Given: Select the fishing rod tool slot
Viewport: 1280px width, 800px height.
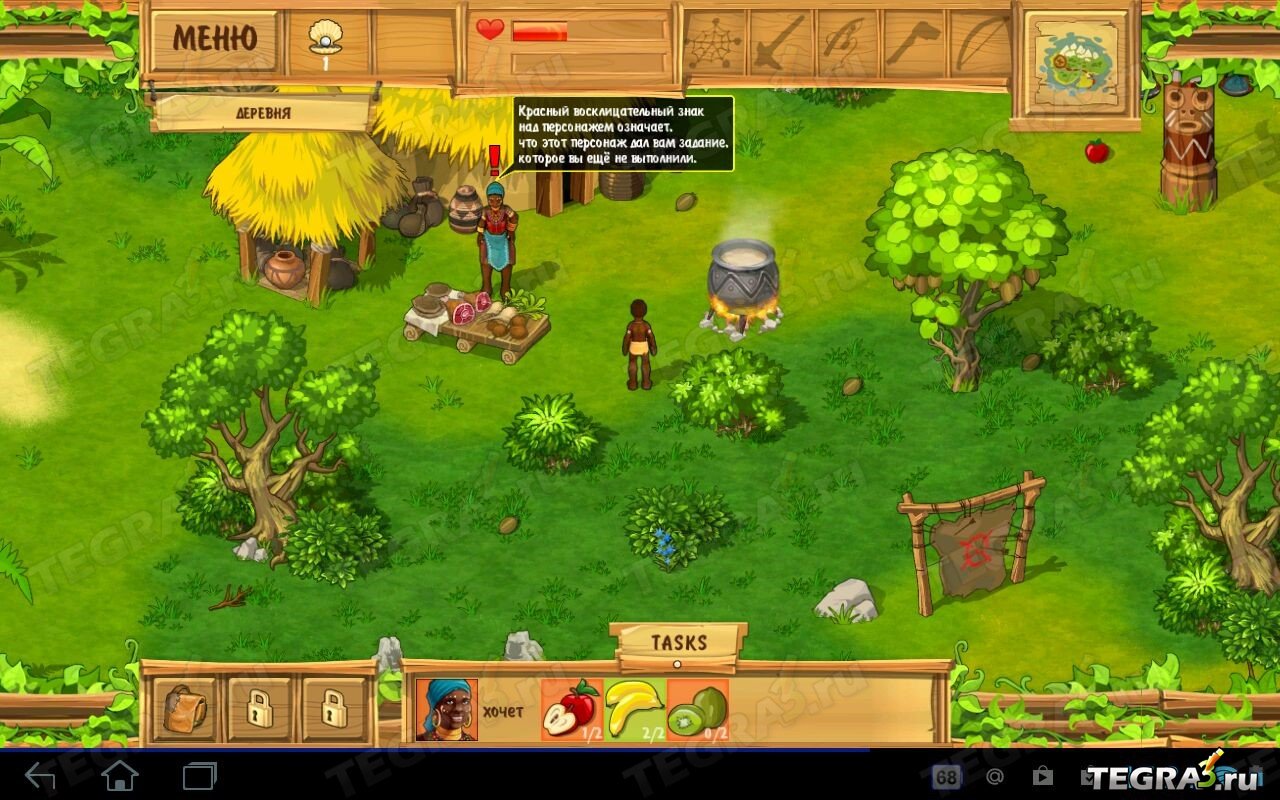Looking at the screenshot, I should pos(847,42).
